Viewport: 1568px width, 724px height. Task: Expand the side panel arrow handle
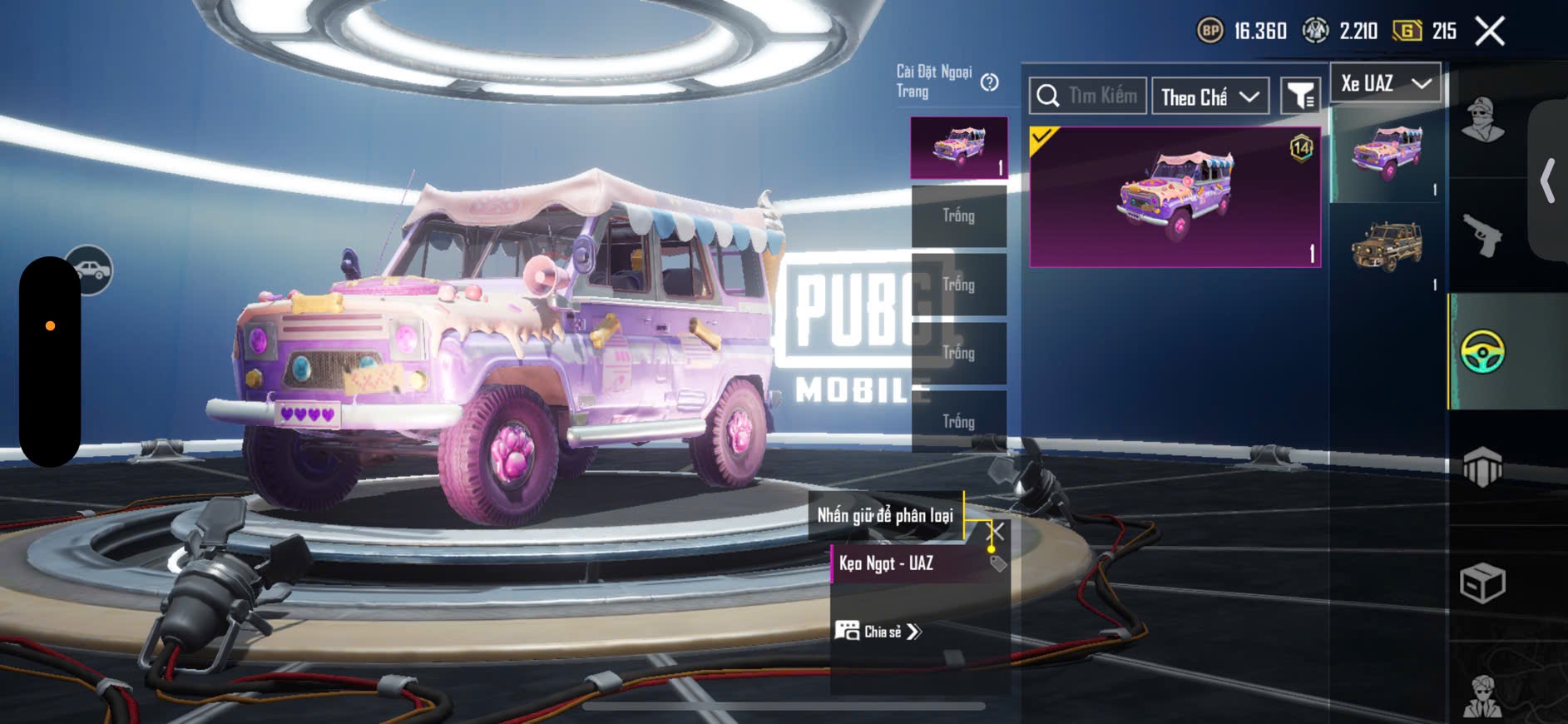[1547, 181]
